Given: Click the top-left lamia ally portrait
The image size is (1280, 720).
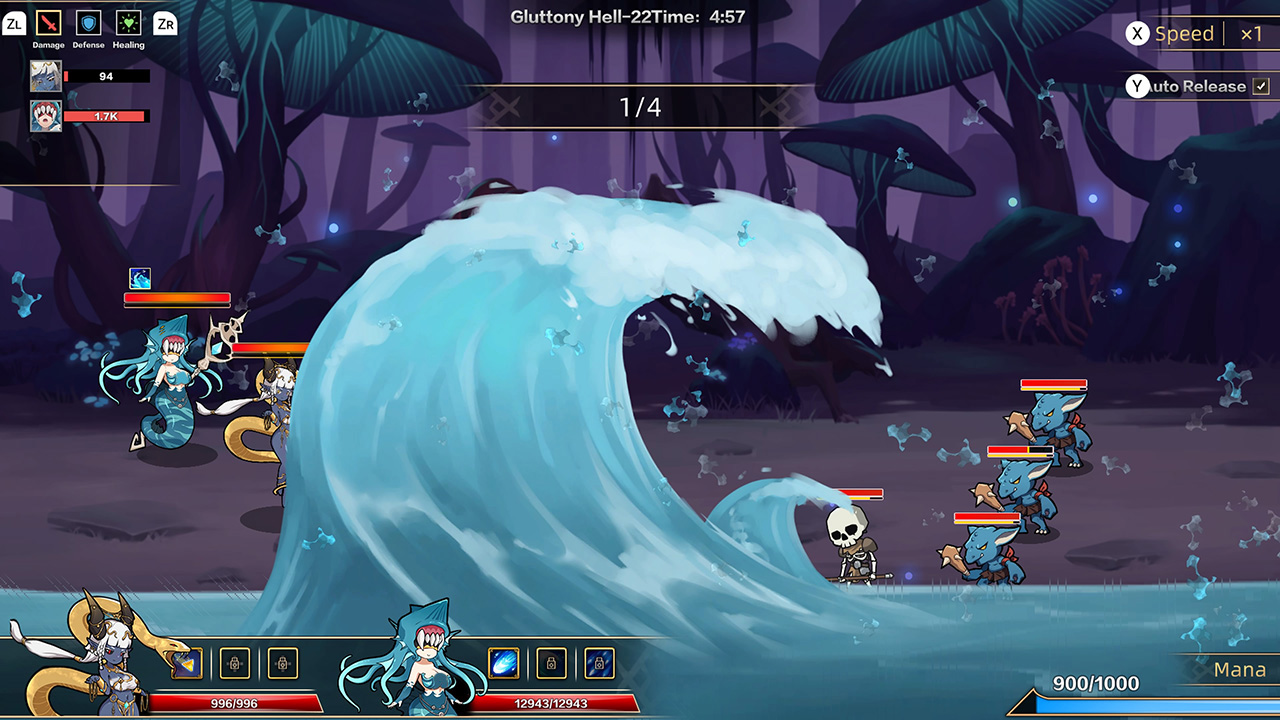Looking at the screenshot, I should tap(48, 75).
